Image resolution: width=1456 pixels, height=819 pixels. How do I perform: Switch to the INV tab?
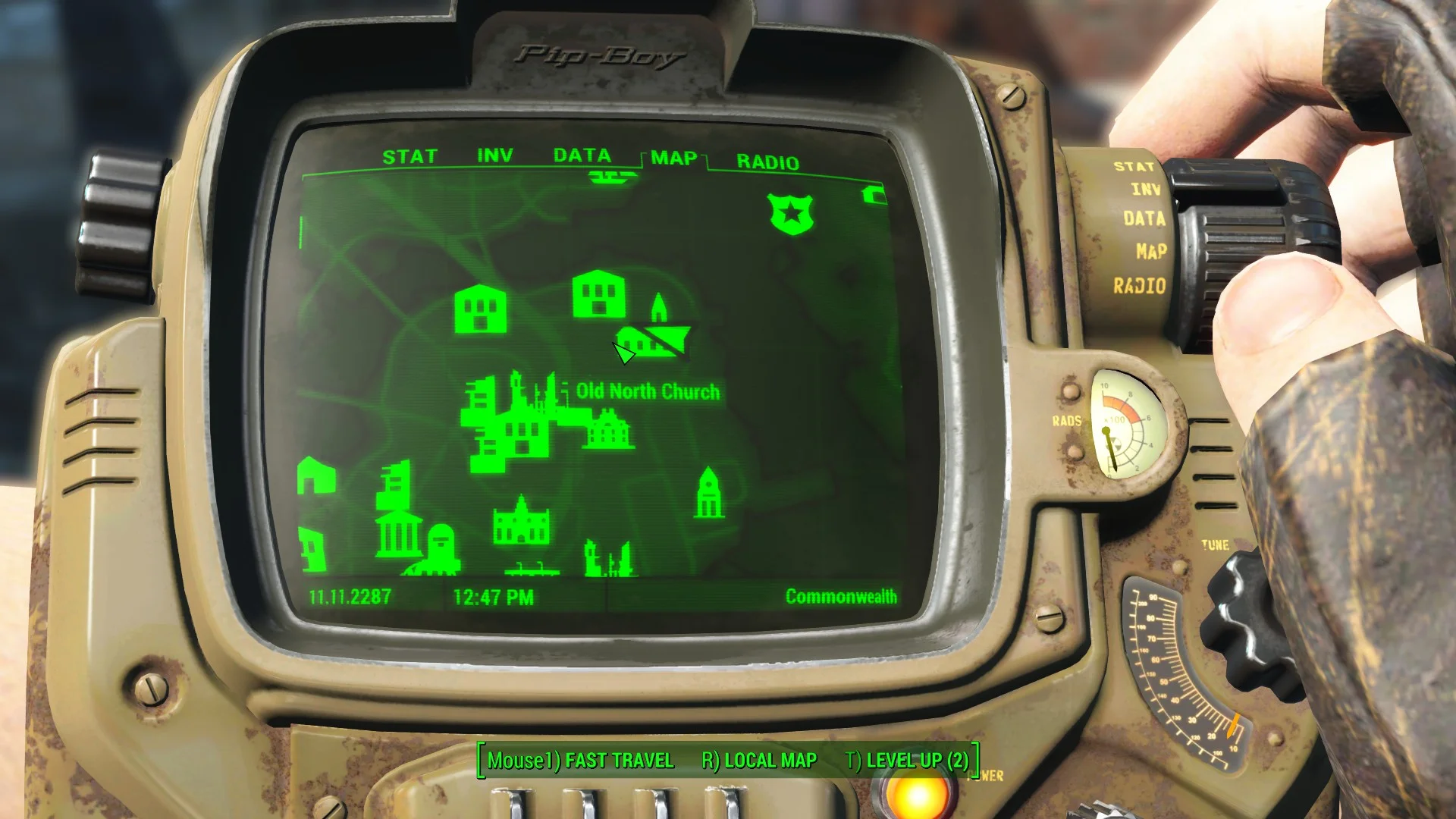(x=494, y=155)
